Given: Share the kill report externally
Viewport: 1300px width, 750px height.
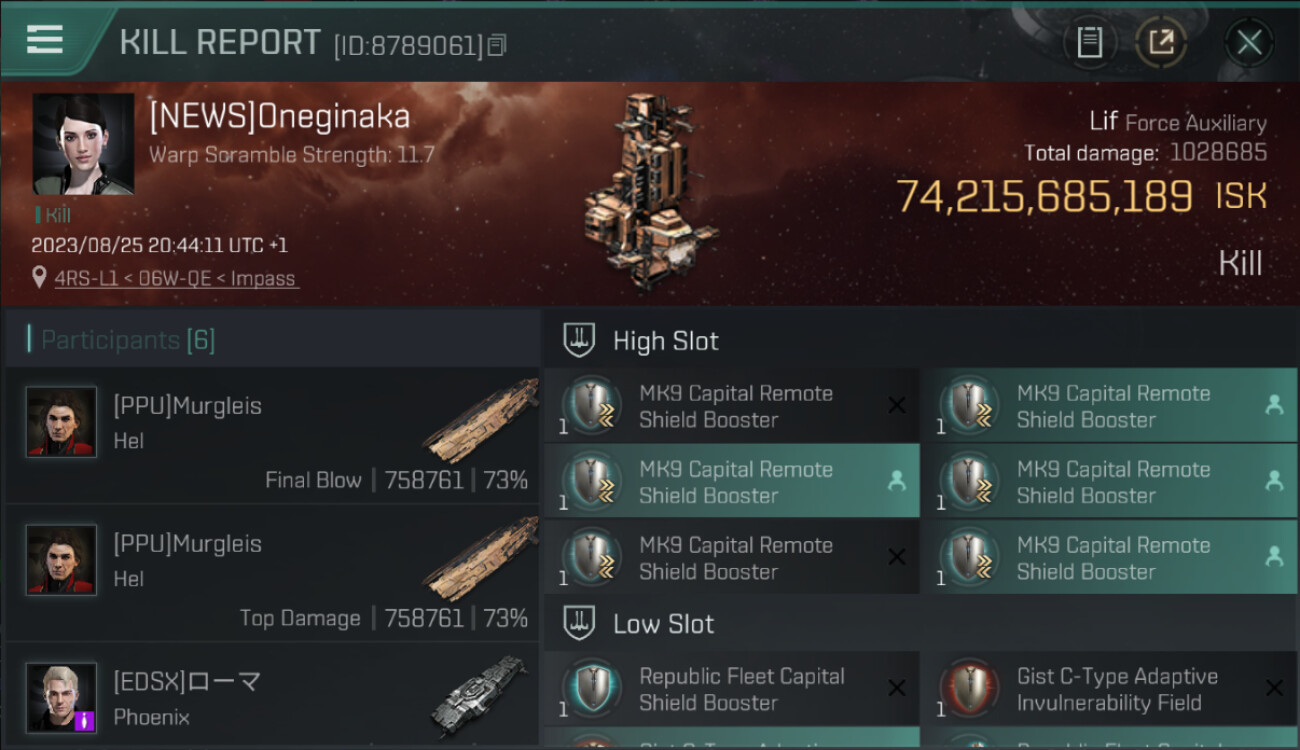Looking at the screenshot, I should 1161,42.
